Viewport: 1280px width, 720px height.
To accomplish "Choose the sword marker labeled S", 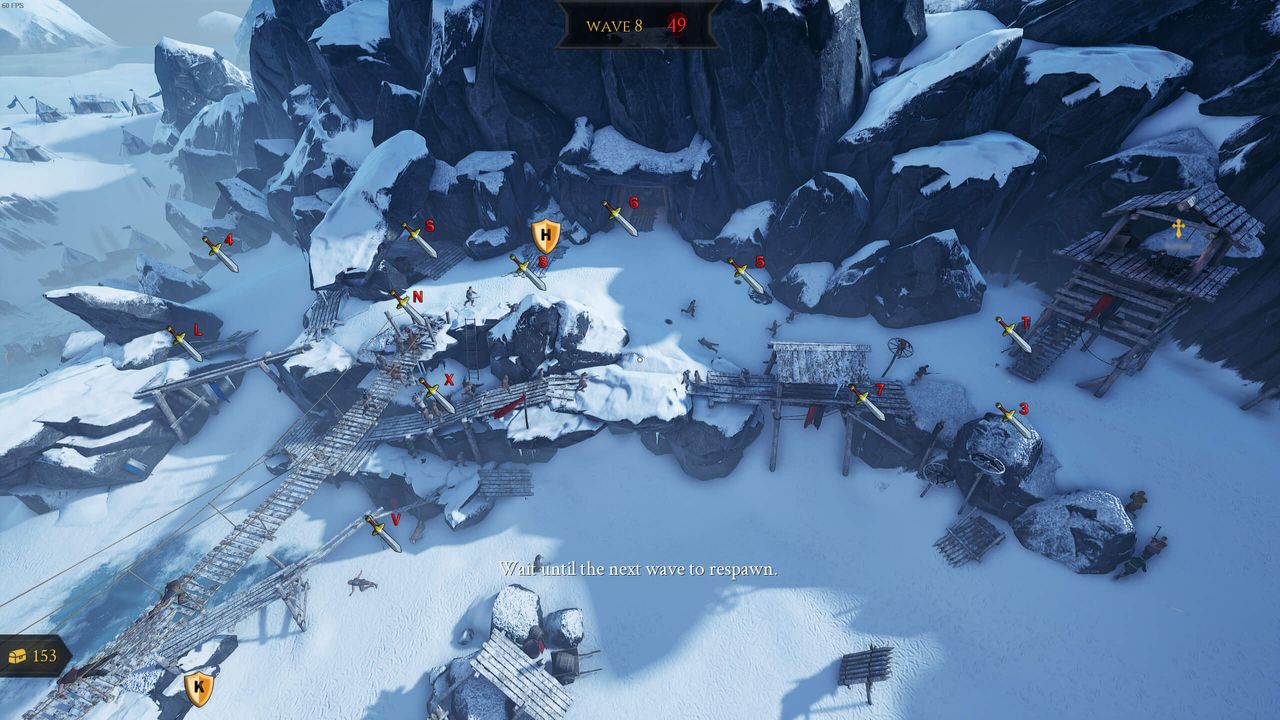I will point(419,240).
